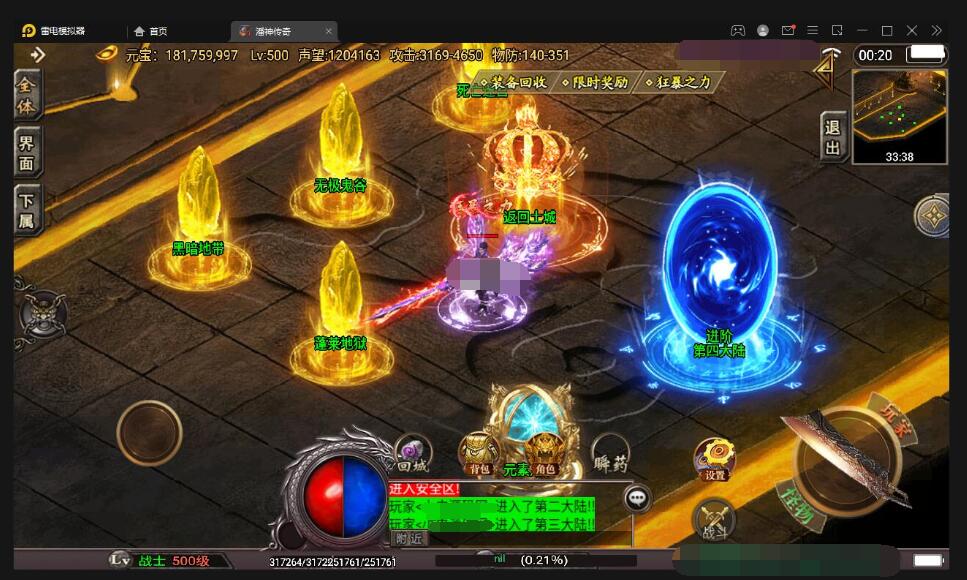
Task: Toggle the 战斗 combat mode icon
Action: click(x=713, y=522)
